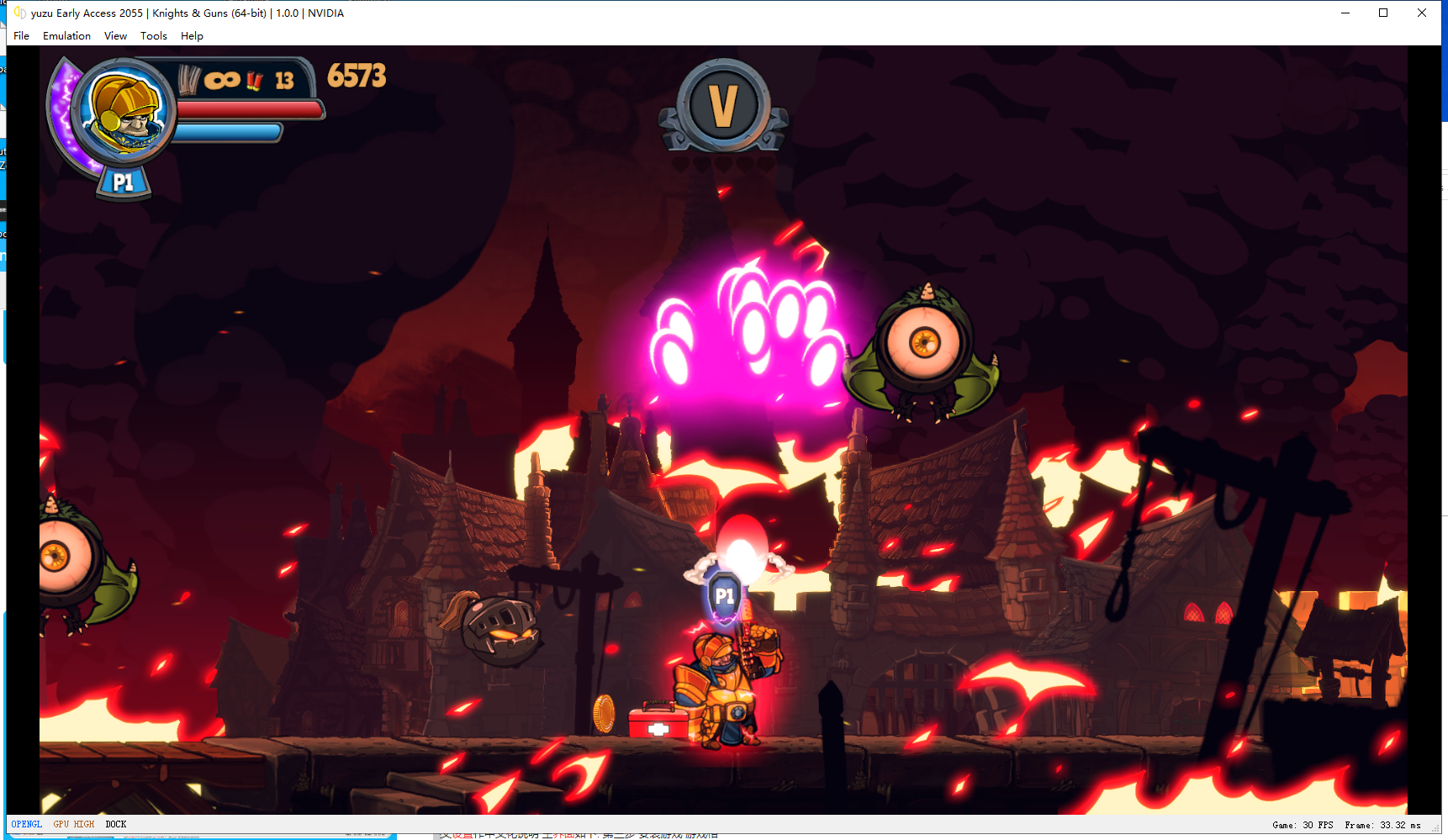Maximize the yuzu window

tap(1383, 13)
